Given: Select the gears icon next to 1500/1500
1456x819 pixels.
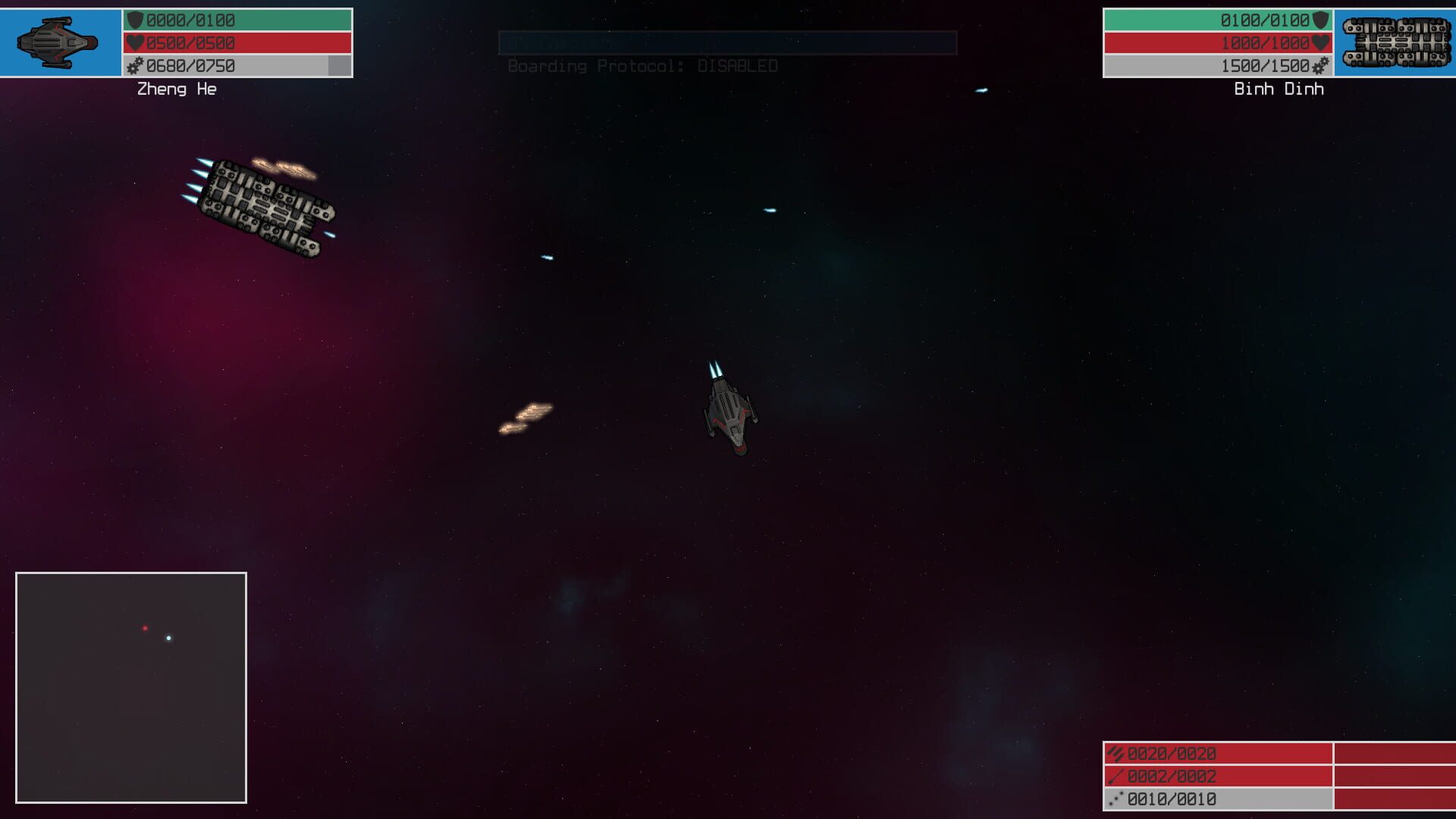Looking at the screenshot, I should (x=1319, y=67).
